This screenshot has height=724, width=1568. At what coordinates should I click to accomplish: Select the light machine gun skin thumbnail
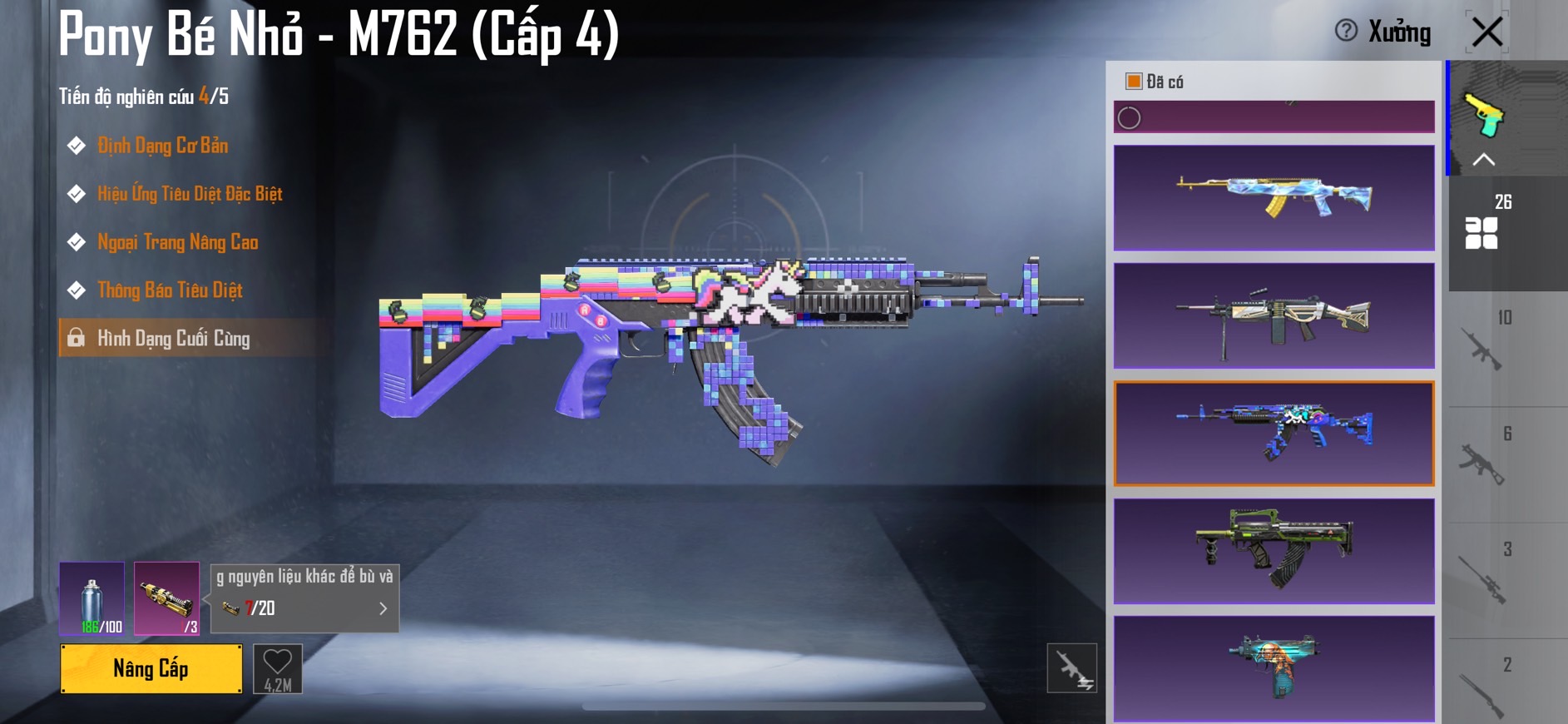1274,316
